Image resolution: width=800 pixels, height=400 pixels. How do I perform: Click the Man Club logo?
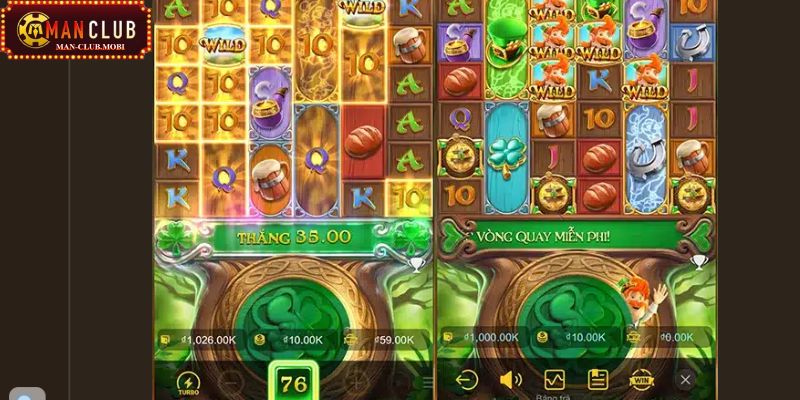76,30
